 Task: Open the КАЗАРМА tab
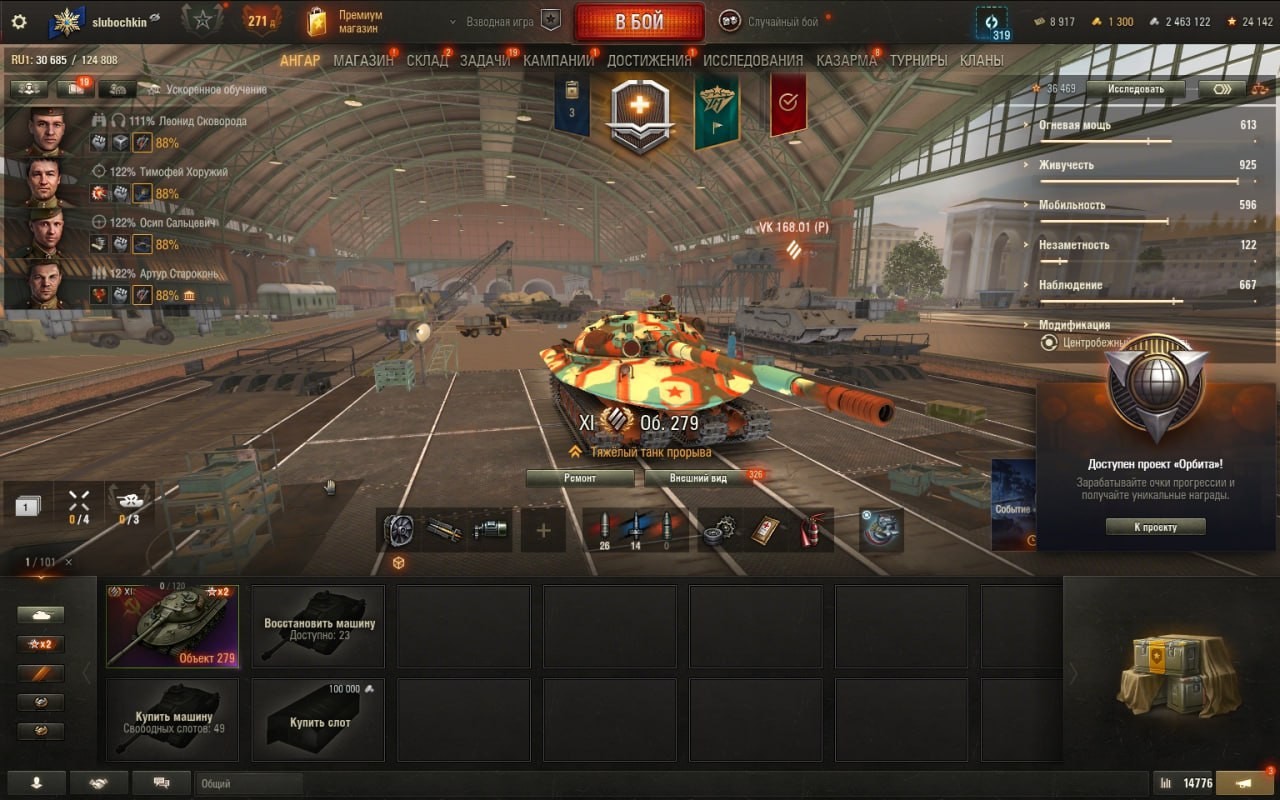(x=846, y=60)
